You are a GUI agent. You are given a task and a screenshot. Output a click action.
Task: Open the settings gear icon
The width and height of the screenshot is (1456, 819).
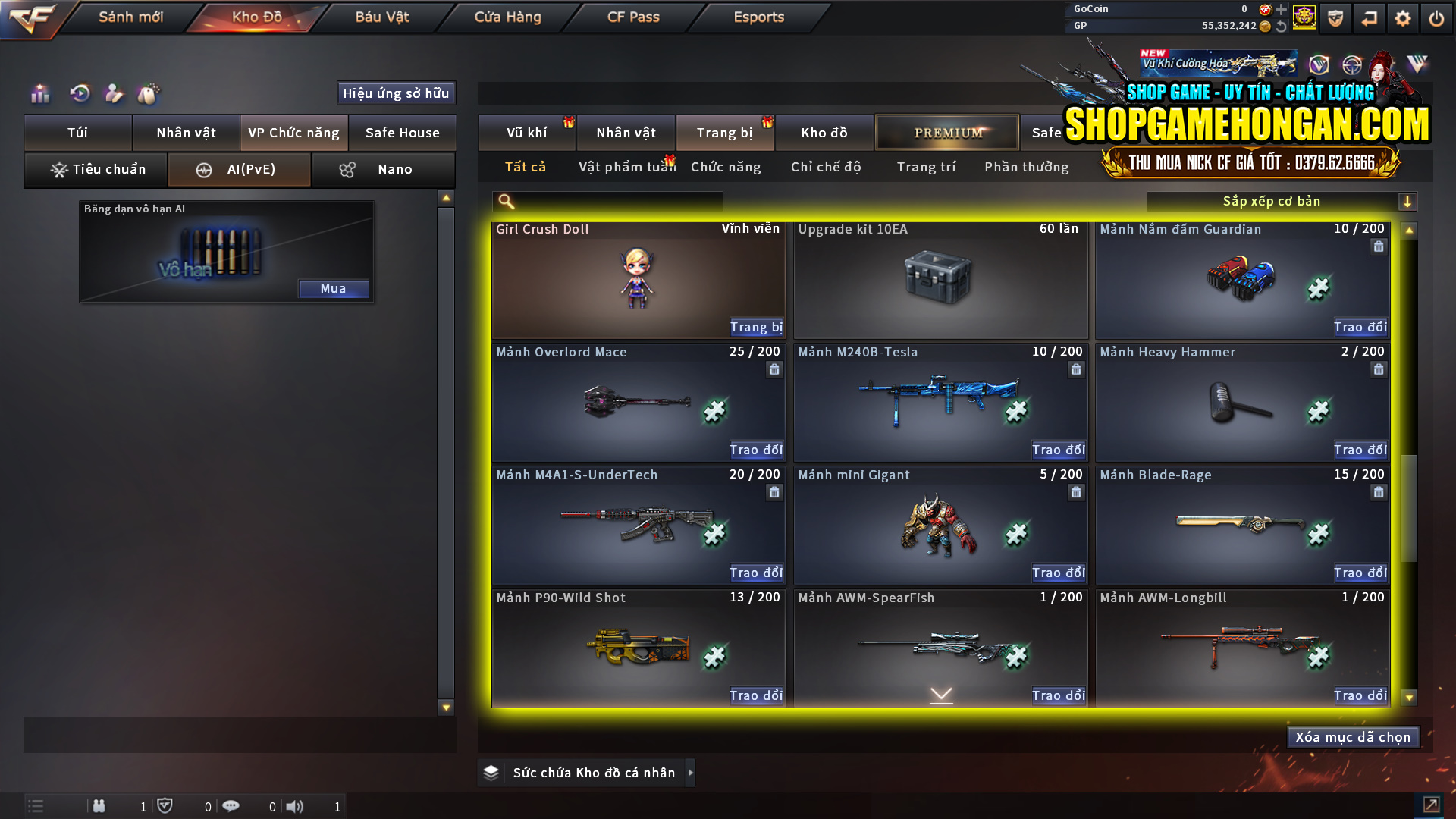coord(1404,17)
